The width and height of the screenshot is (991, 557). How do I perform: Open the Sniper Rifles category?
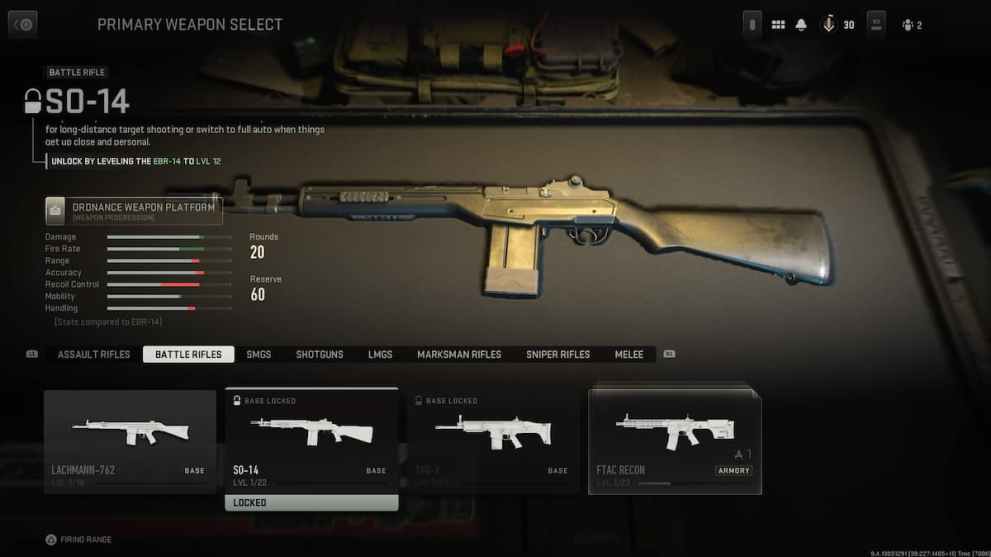pos(558,354)
